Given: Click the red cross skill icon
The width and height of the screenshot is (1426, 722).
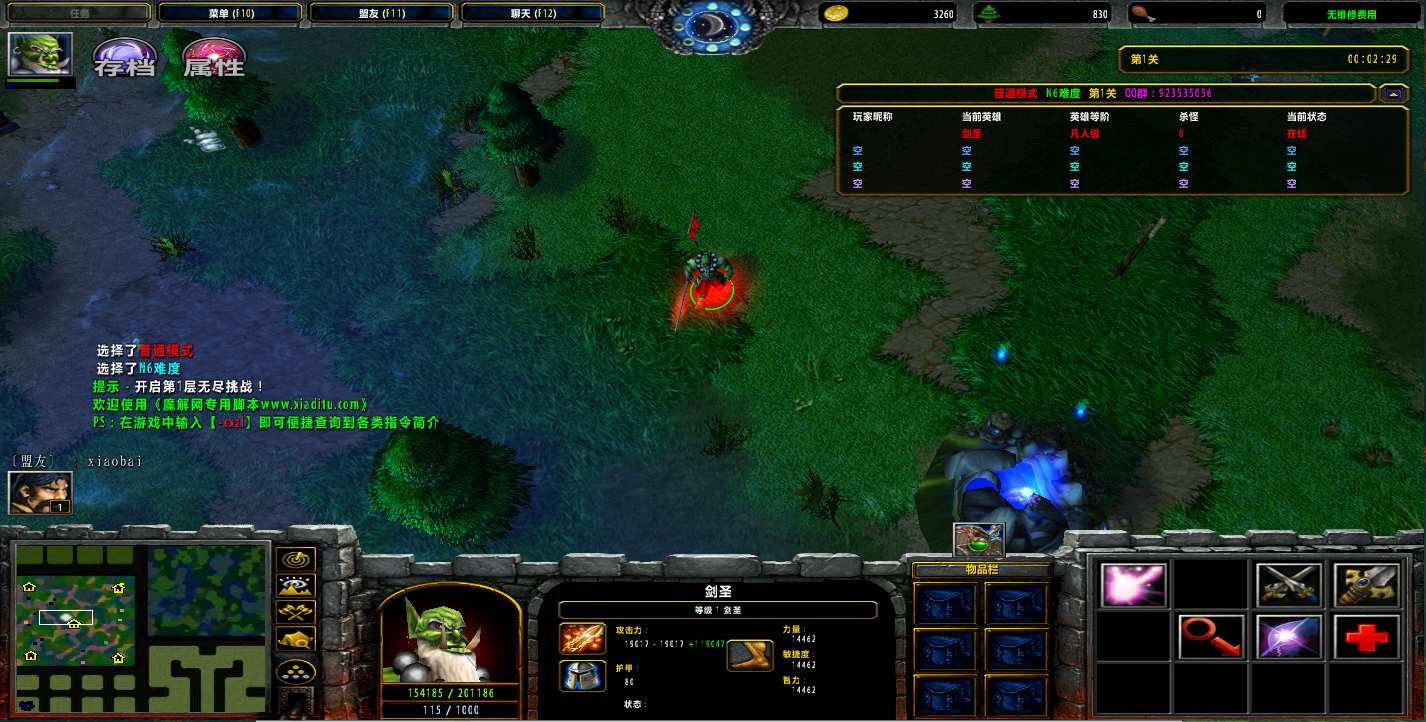Looking at the screenshot, I should click(x=1366, y=637).
